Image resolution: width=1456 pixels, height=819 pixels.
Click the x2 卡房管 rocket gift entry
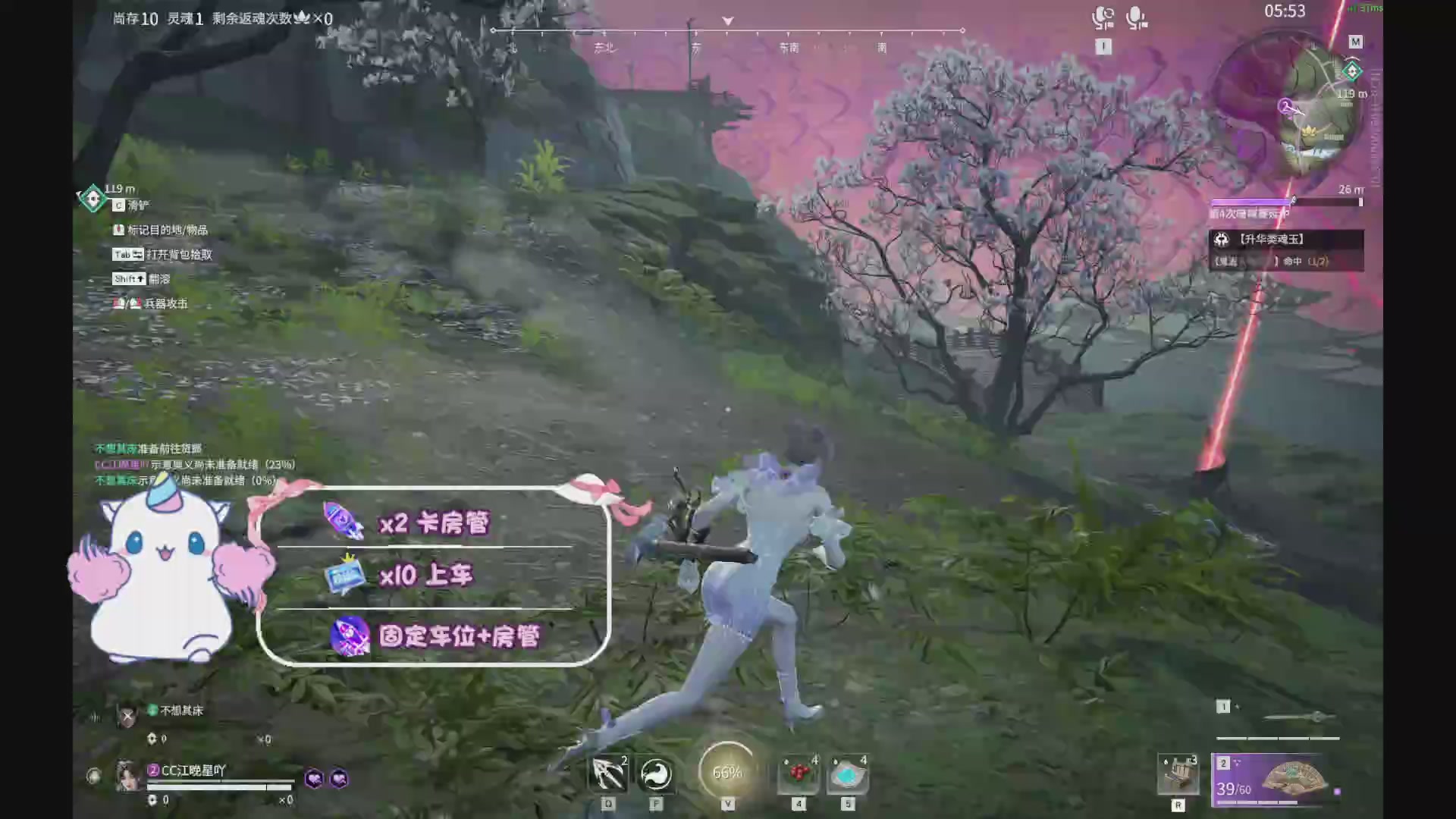pyautogui.click(x=432, y=523)
